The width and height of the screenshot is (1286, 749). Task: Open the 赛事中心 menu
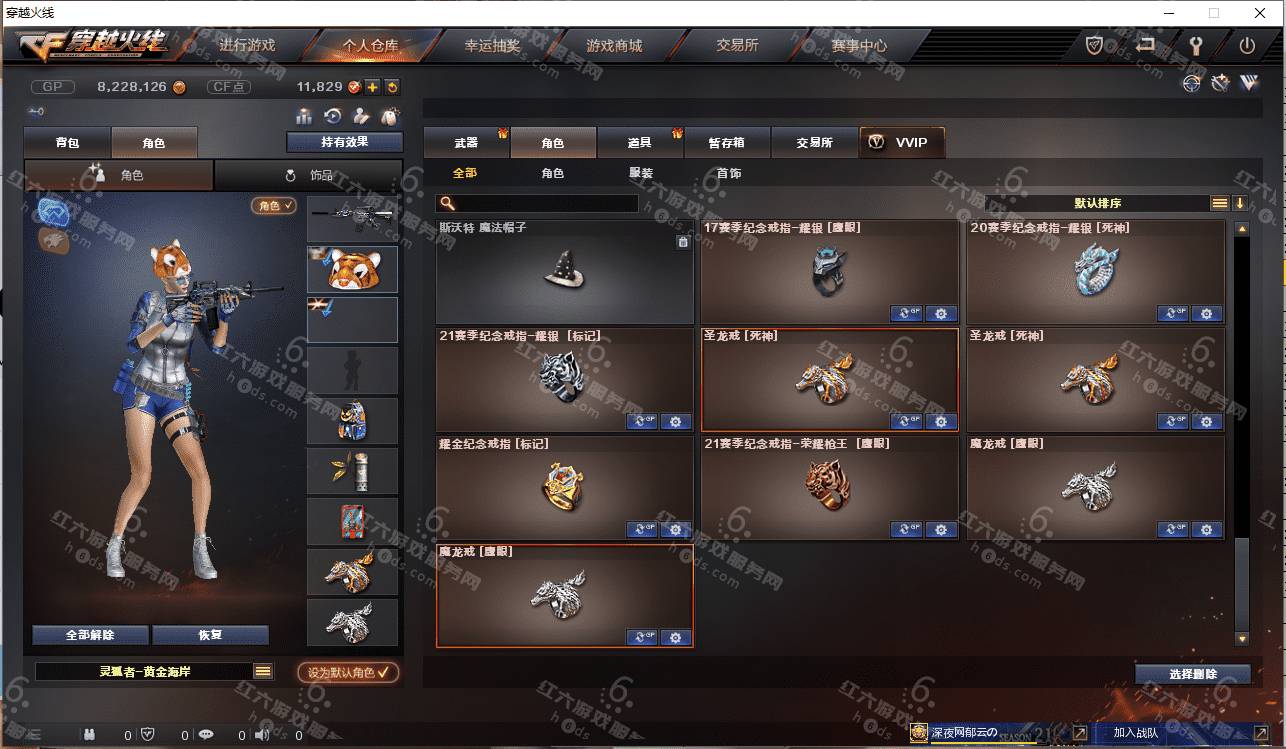(x=858, y=46)
